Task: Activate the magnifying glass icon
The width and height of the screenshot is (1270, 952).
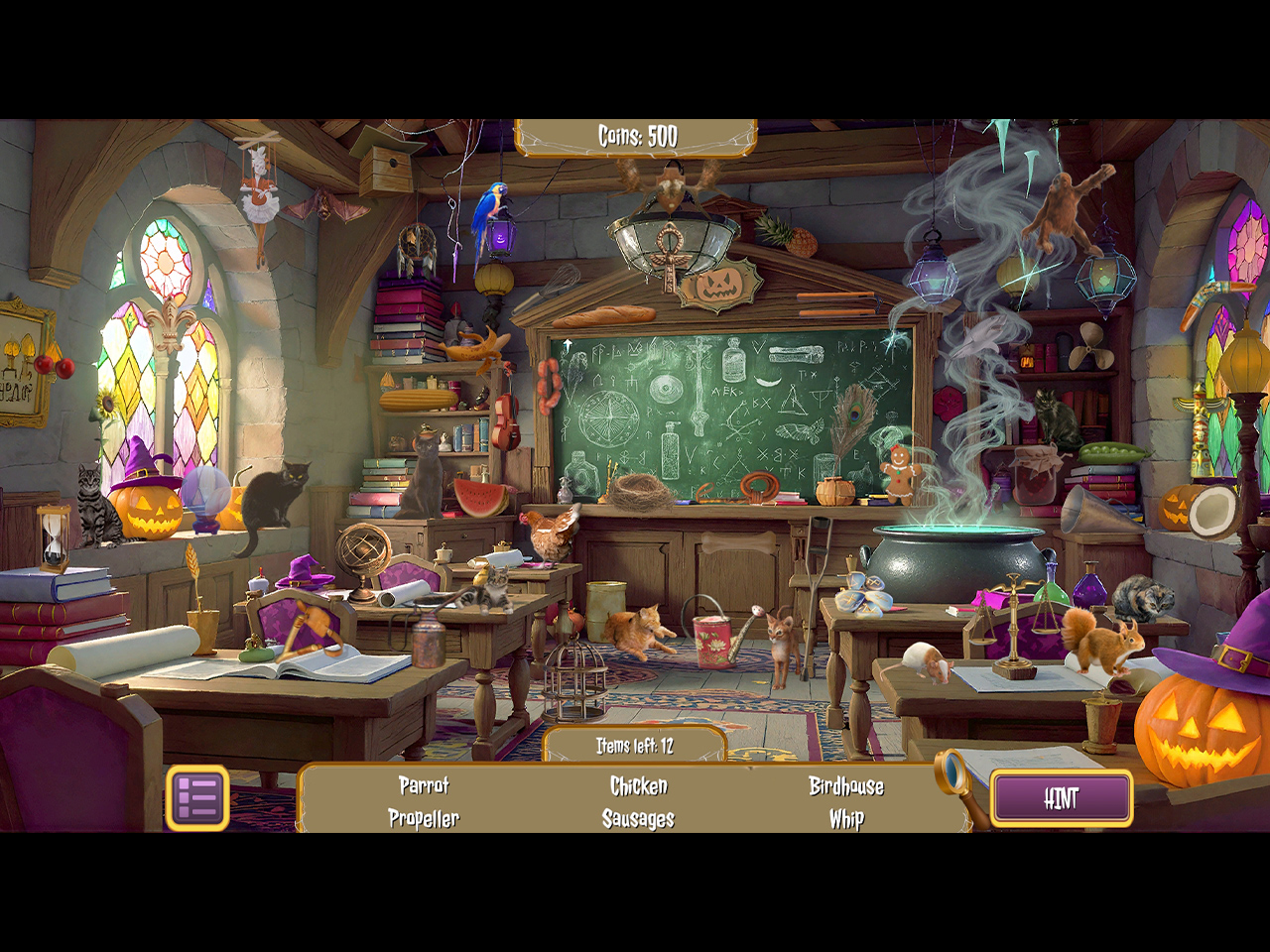Action: coord(953,772)
